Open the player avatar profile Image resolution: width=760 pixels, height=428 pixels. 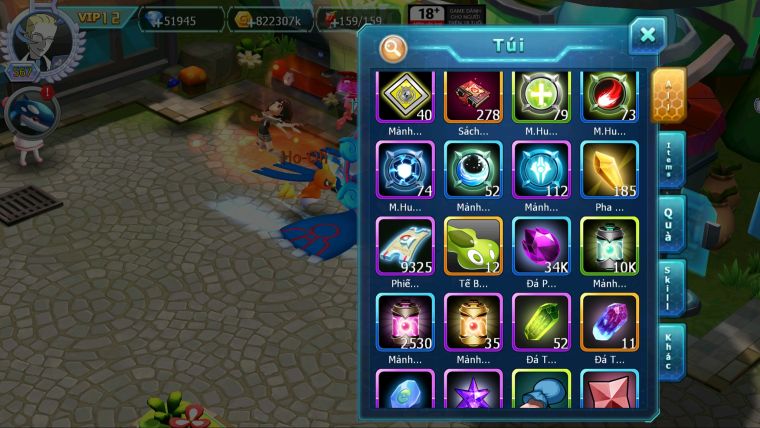(41, 40)
